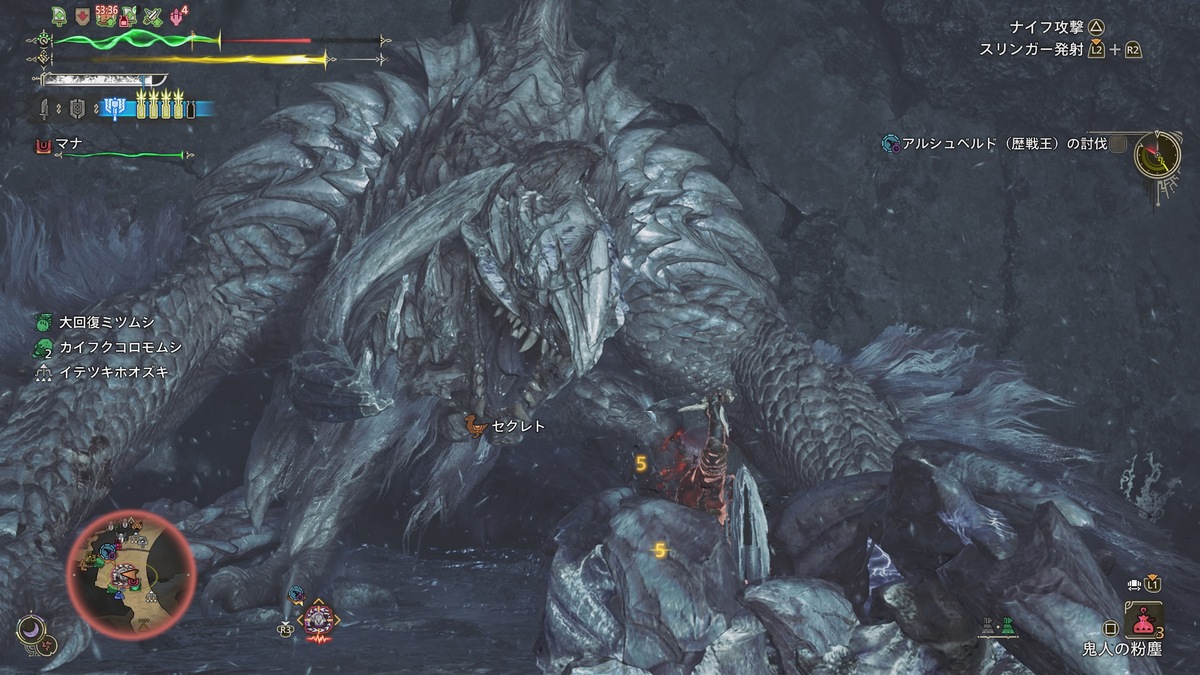Click the pink status icon with number 4
Screen dimensions: 1200x675
[x=178, y=15]
